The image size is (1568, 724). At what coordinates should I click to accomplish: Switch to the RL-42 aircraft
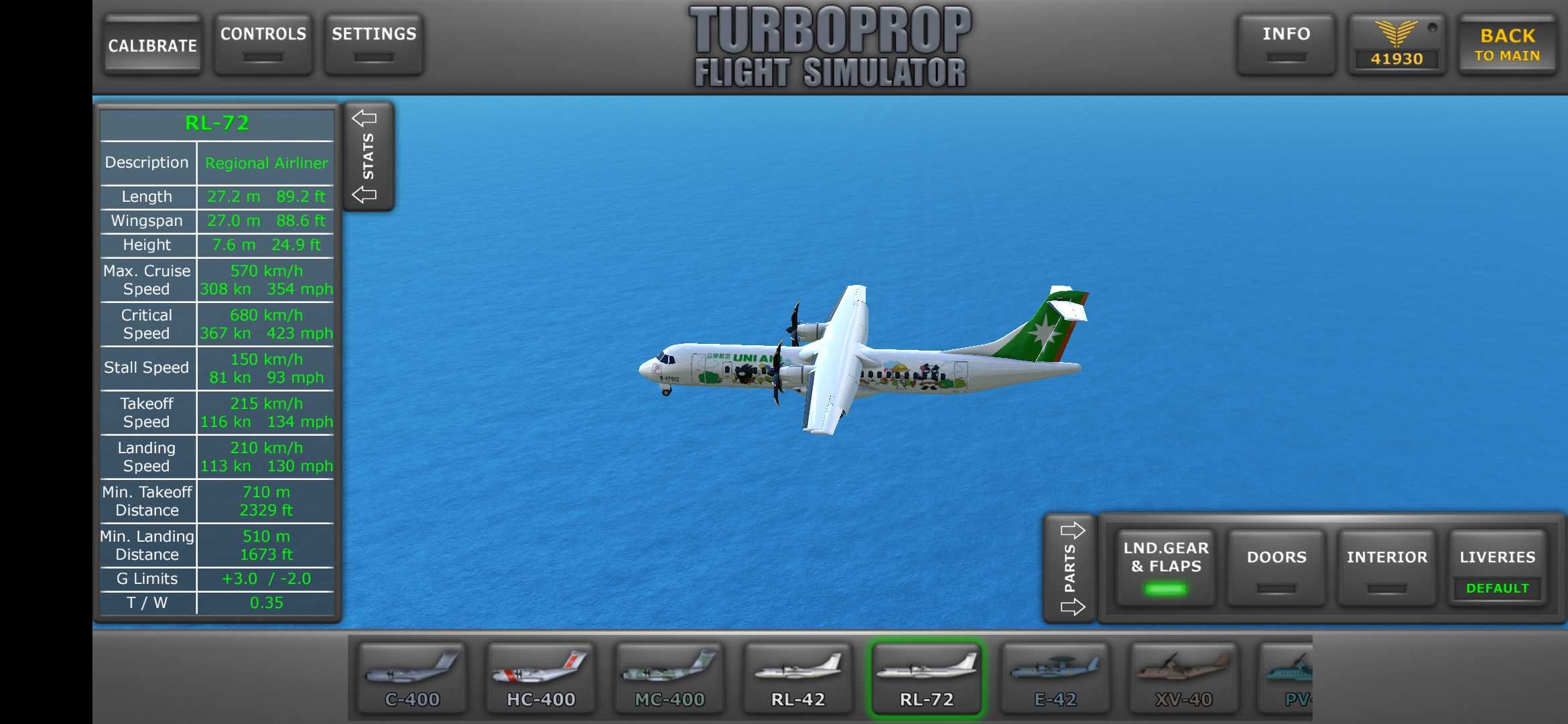pos(798,678)
